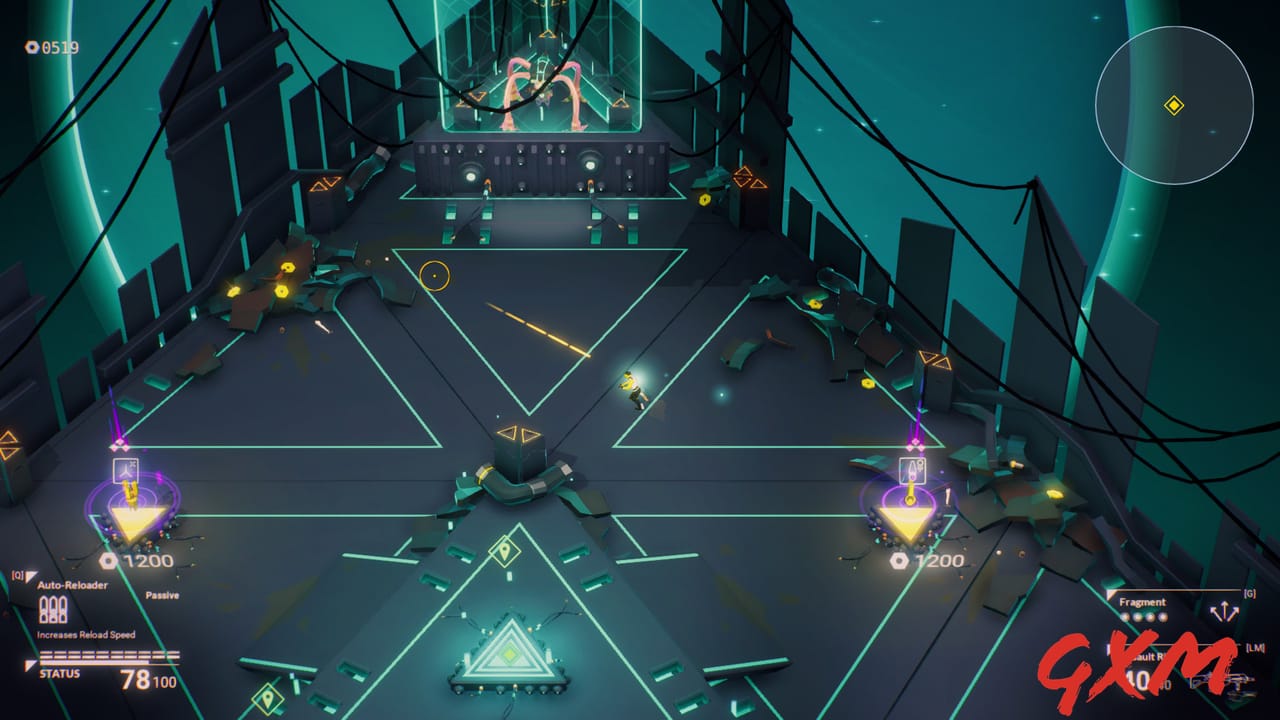Click the [G] grenade keybind label
The image size is (1280, 720).
click(x=1252, y=593)
